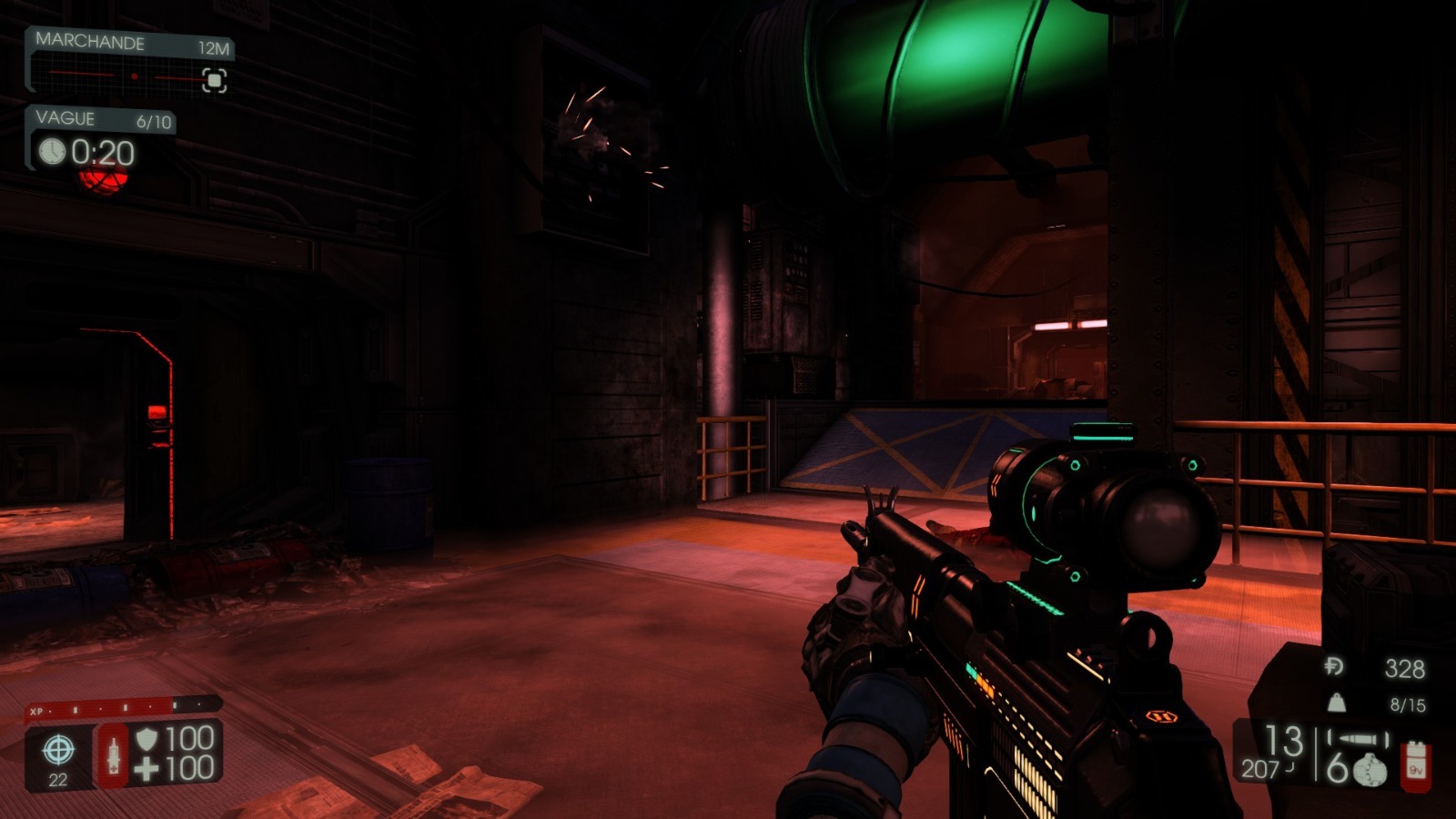Click the MARCHANDE tracker panel header
1456x819 pixels.
[91, 41]
